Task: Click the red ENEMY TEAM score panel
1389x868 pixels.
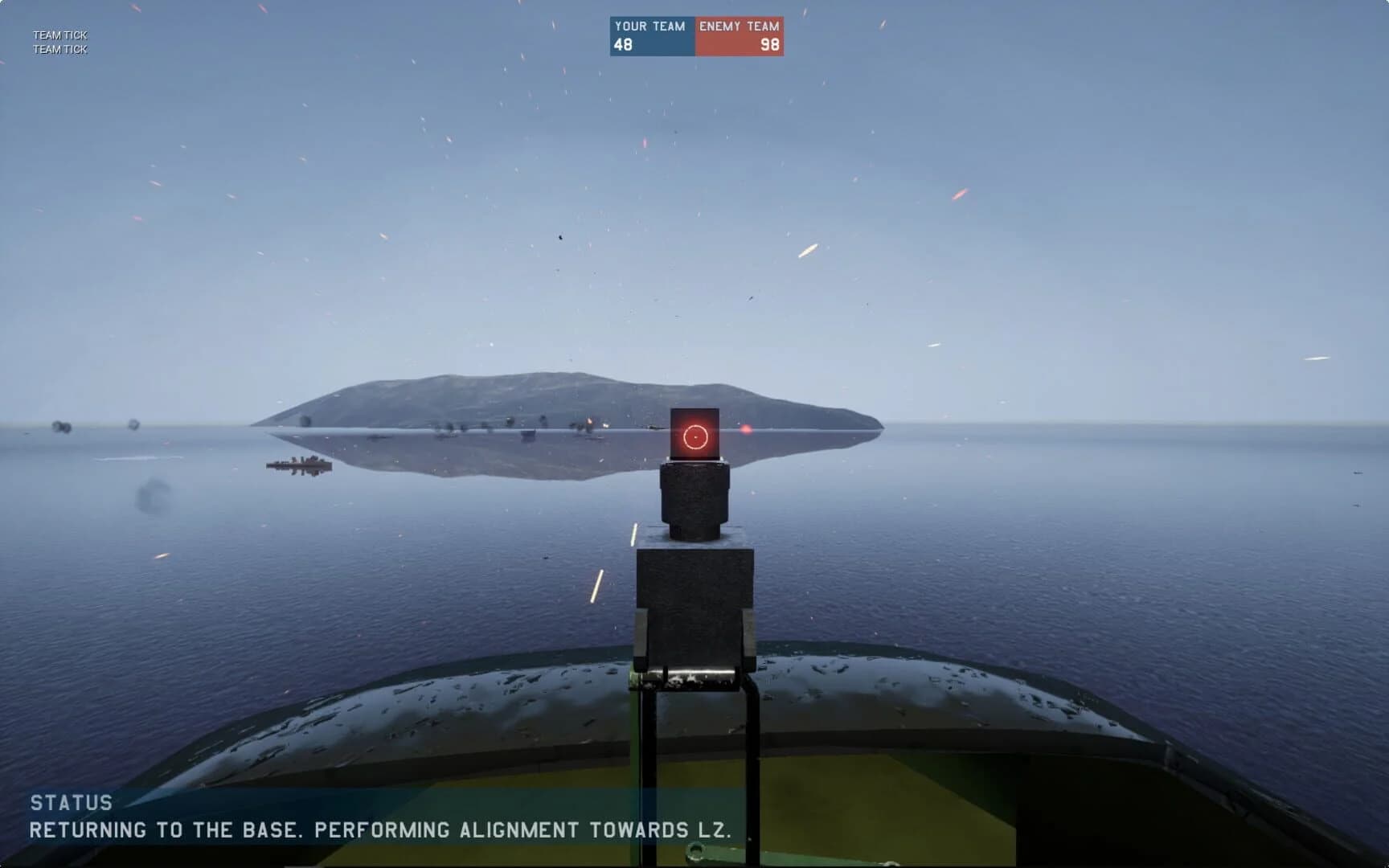Action: click(738, 35)
